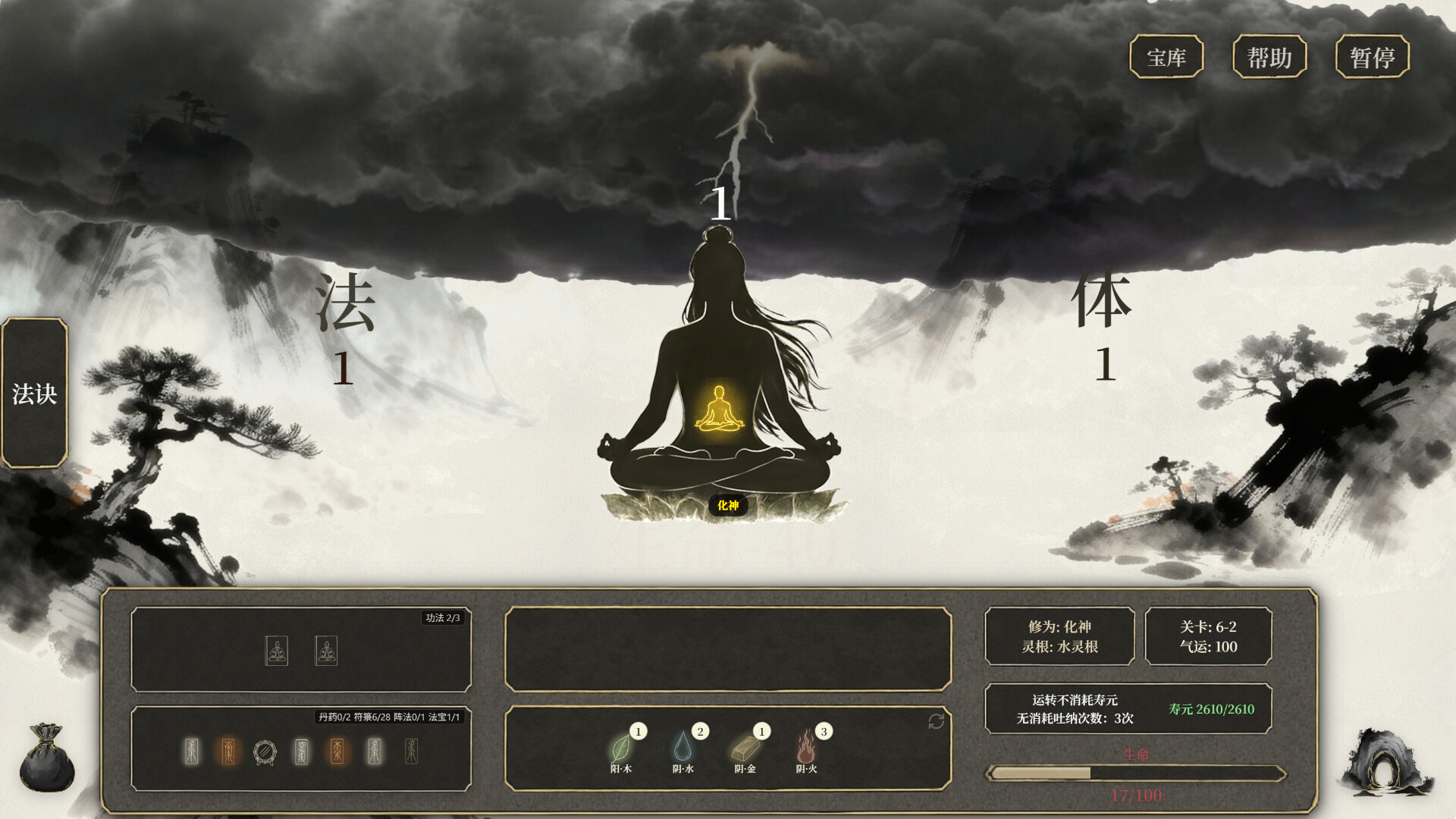Deselect the leftmost white talisman
Viewport: 1456px width, 819px height.
click(x=191, y=751)
